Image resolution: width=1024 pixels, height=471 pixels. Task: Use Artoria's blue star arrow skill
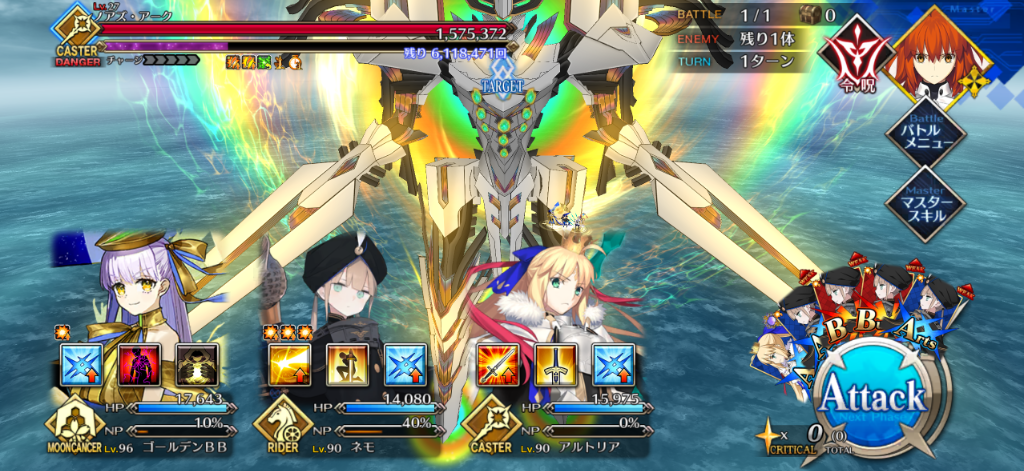point(613,365)
